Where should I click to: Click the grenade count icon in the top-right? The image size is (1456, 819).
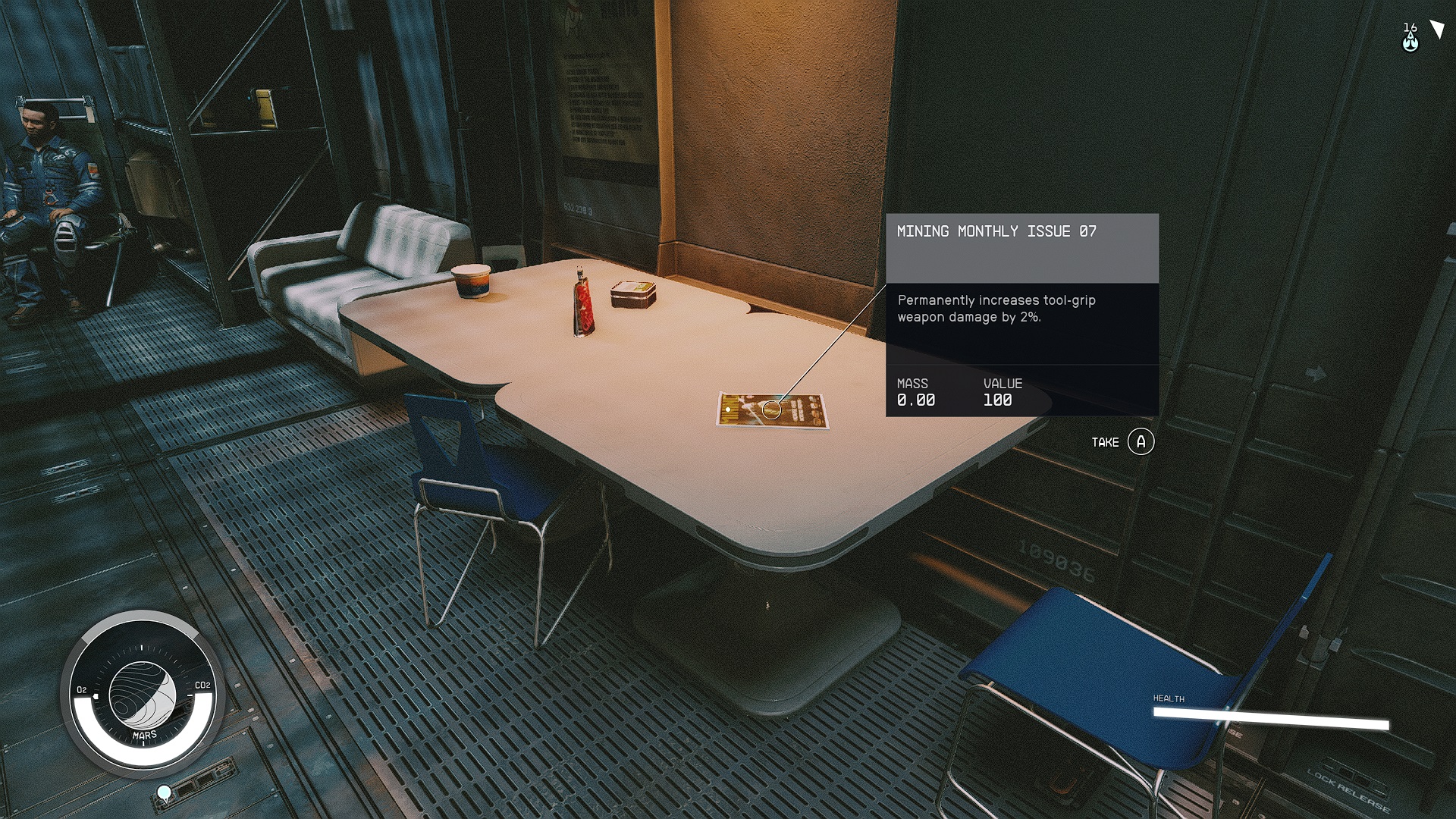(1409, 36)
